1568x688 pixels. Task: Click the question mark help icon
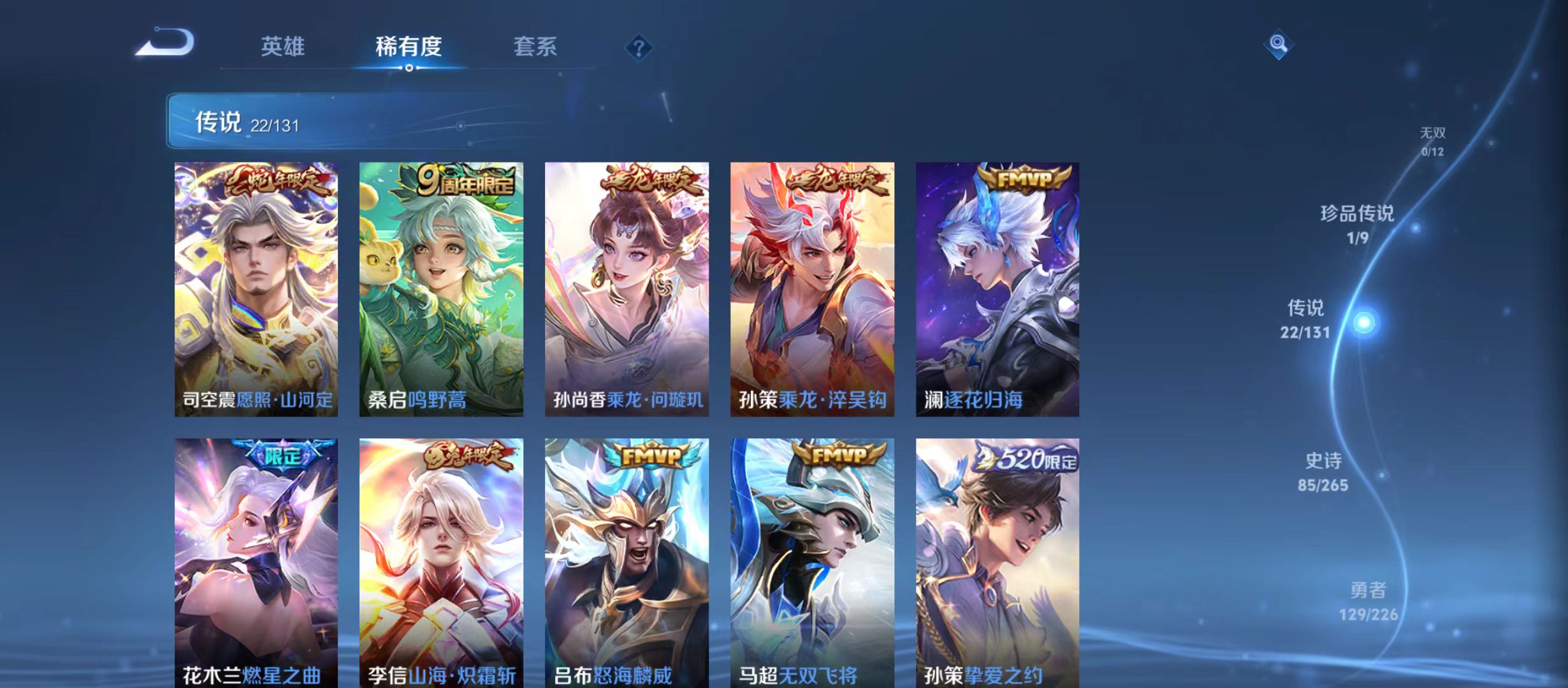pos(639,47)
